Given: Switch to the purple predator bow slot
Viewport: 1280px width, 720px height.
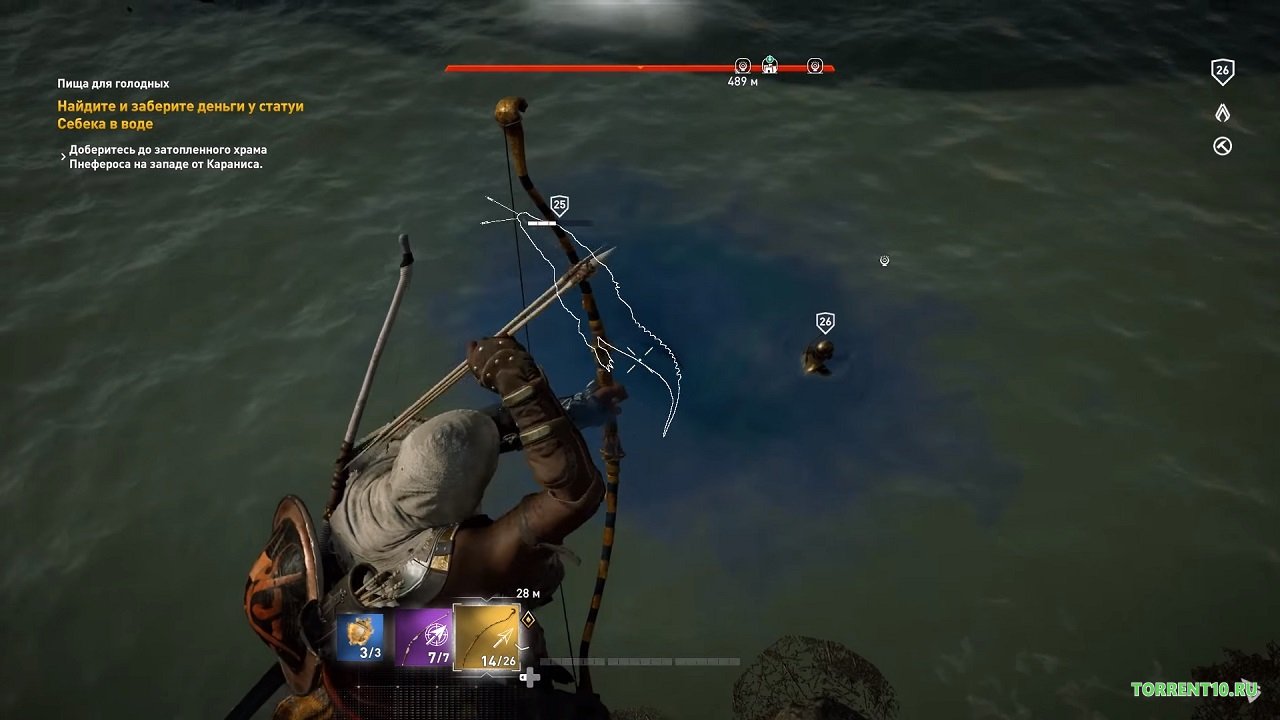Looking at the screenshot, I should [x=423, y=638].
